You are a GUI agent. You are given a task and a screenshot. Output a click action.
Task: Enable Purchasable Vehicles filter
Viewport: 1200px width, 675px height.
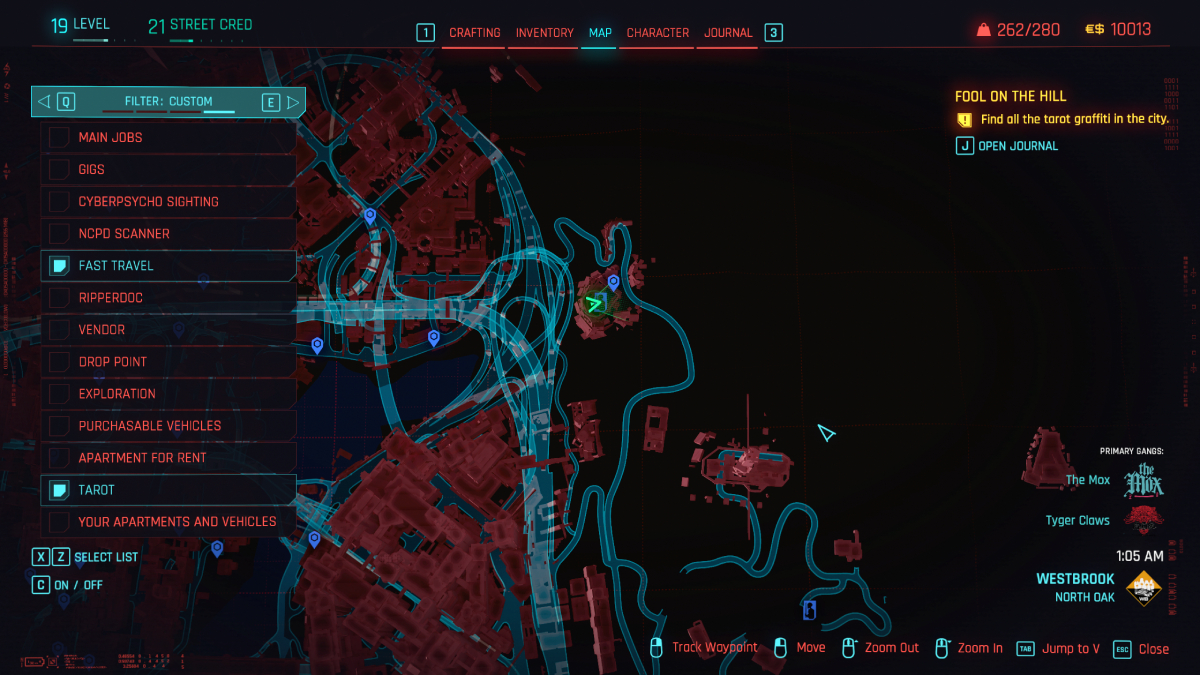[60, 425]
